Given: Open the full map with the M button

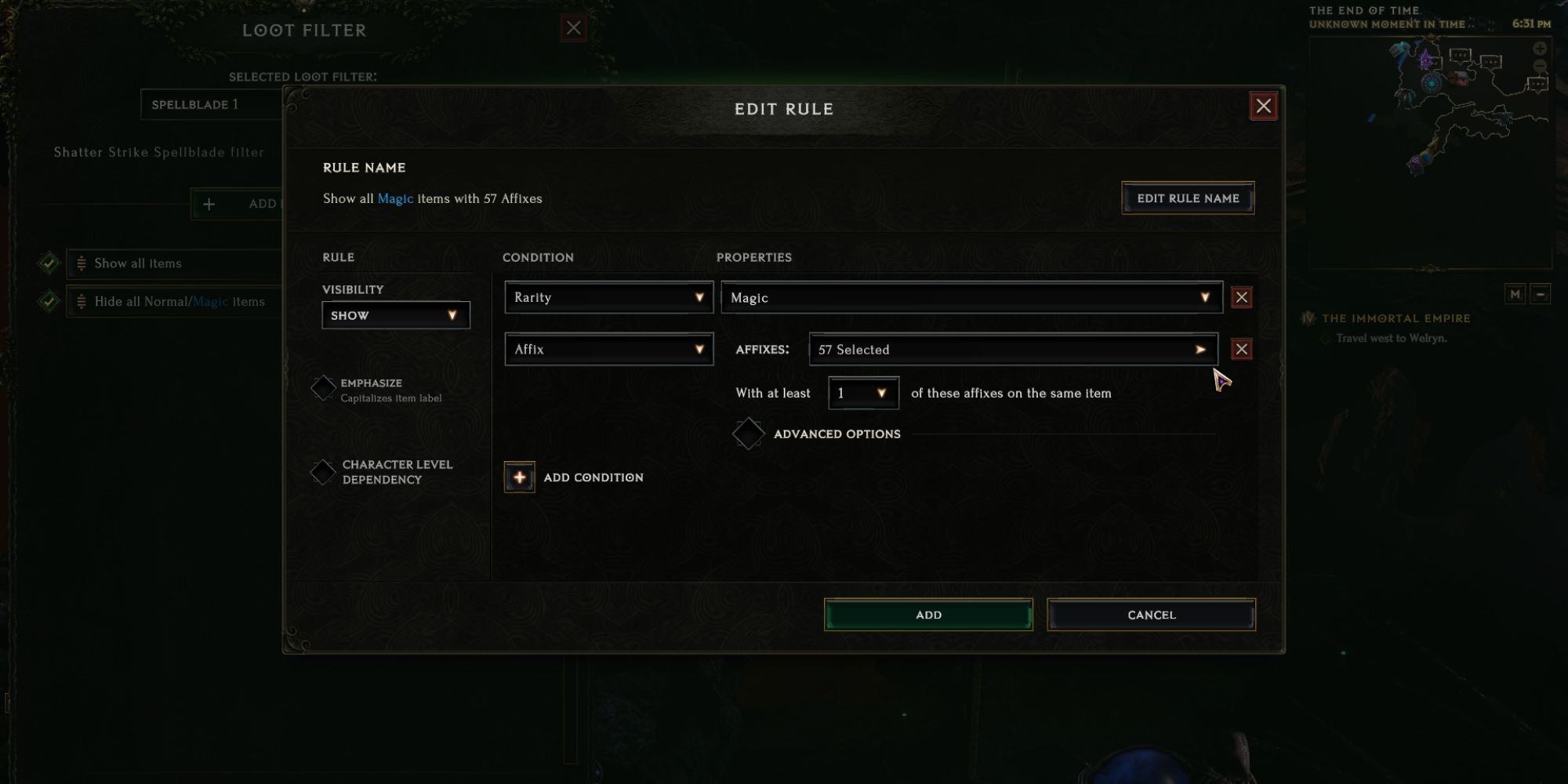Looking at the screenshot, I should (1515, 294).
